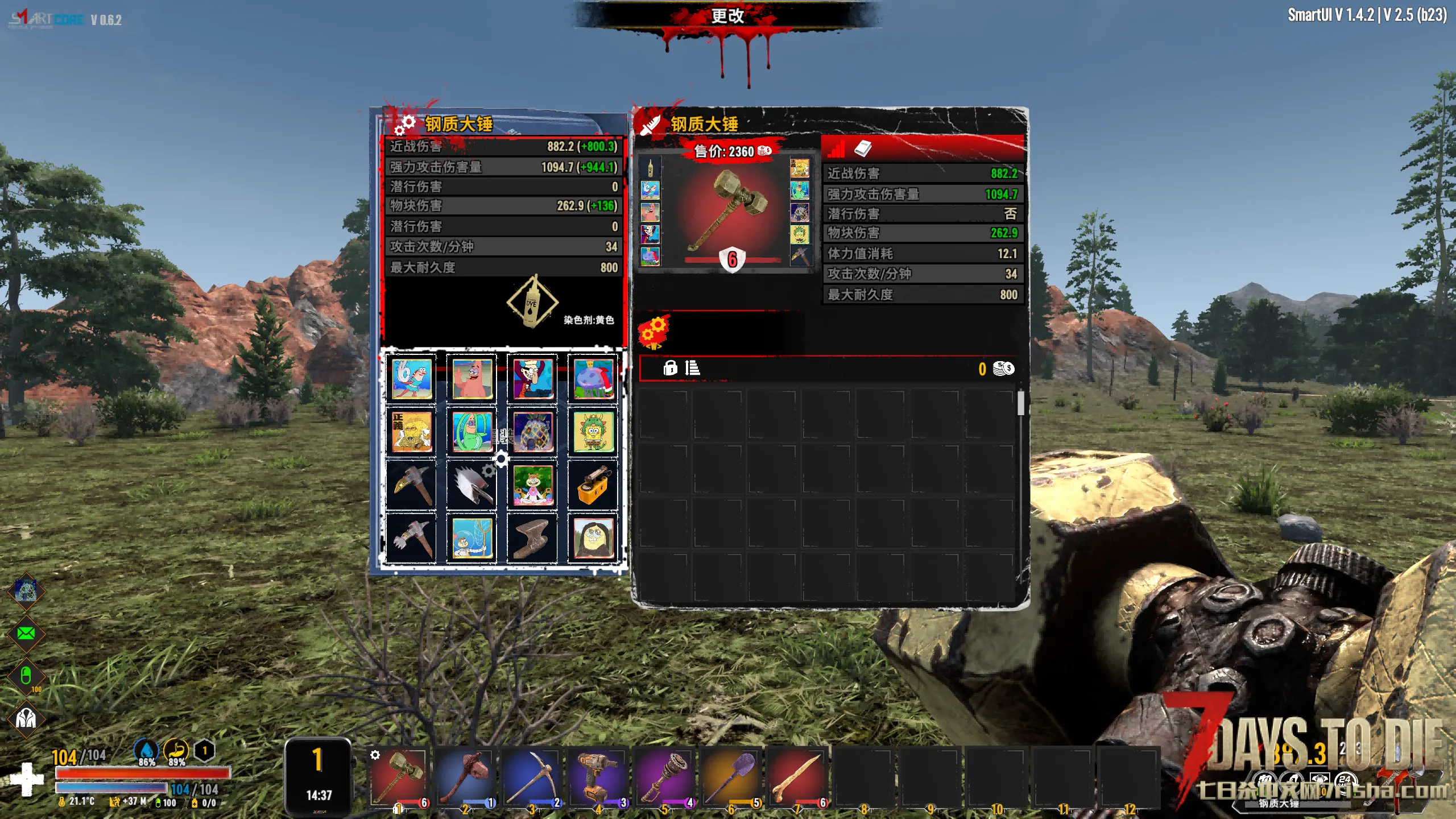Select the Sandy meditating mod card
1456x819 pixels.
(533, 485)
